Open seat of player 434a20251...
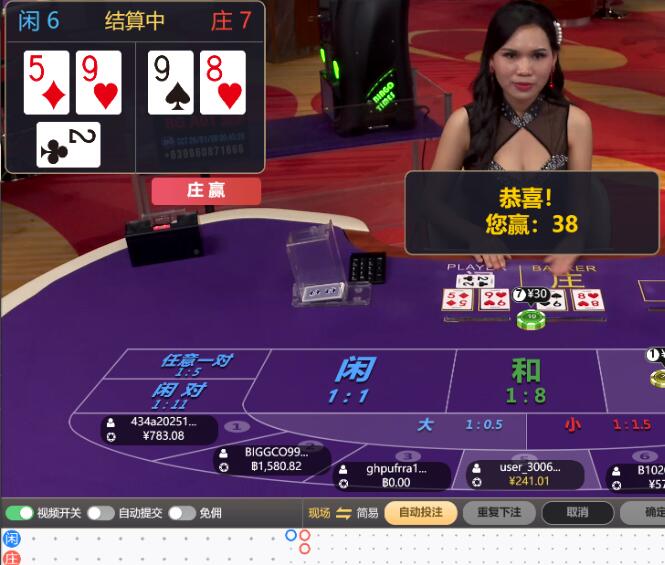Image resolution: width=665 pixels, height=565 pixels. [x=159, y=429]
